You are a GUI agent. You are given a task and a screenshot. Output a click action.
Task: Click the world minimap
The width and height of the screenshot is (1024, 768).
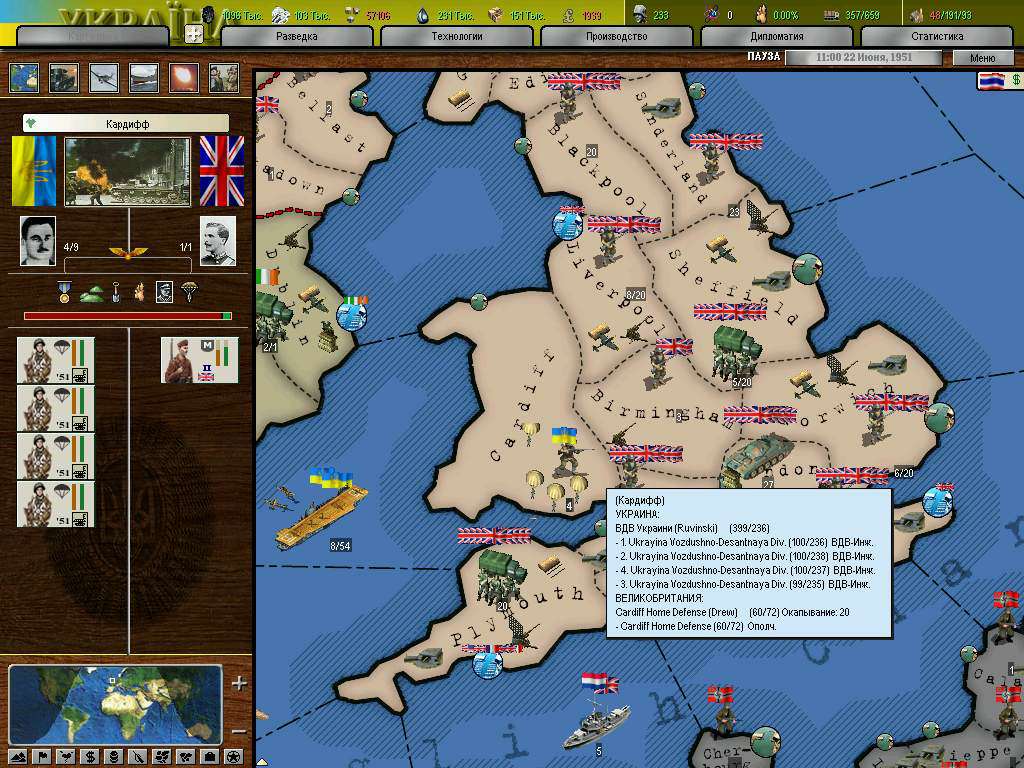click(115, 705)
